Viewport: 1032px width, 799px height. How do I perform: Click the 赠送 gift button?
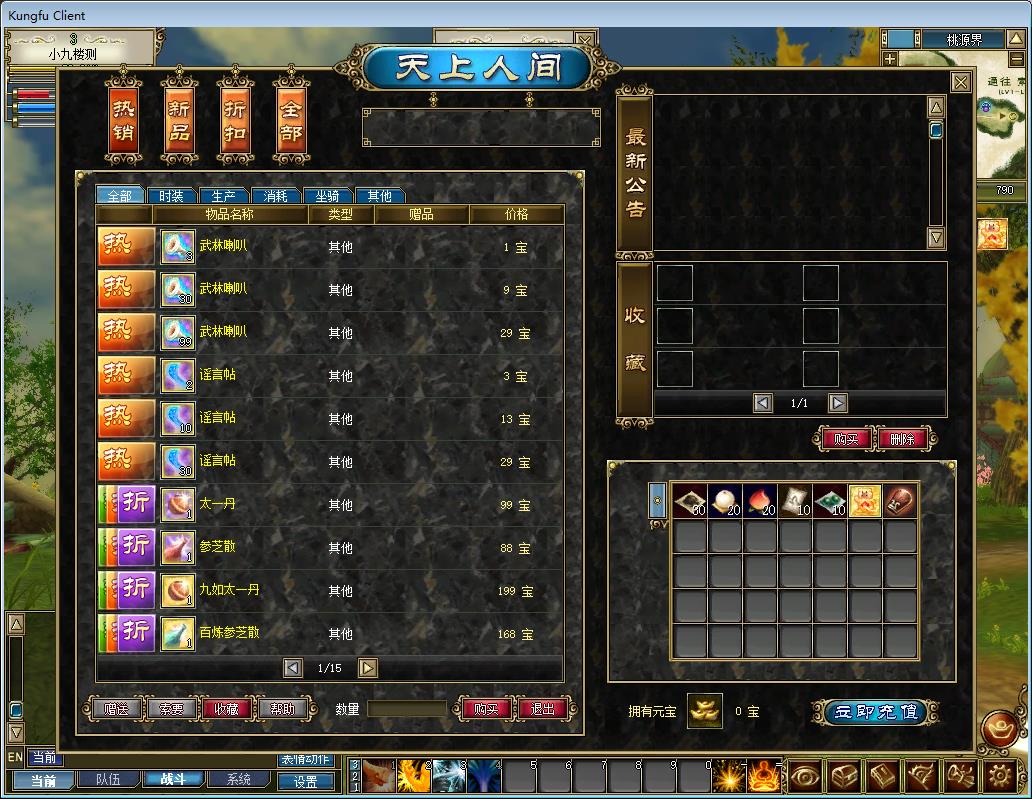[x=116, y=709]
